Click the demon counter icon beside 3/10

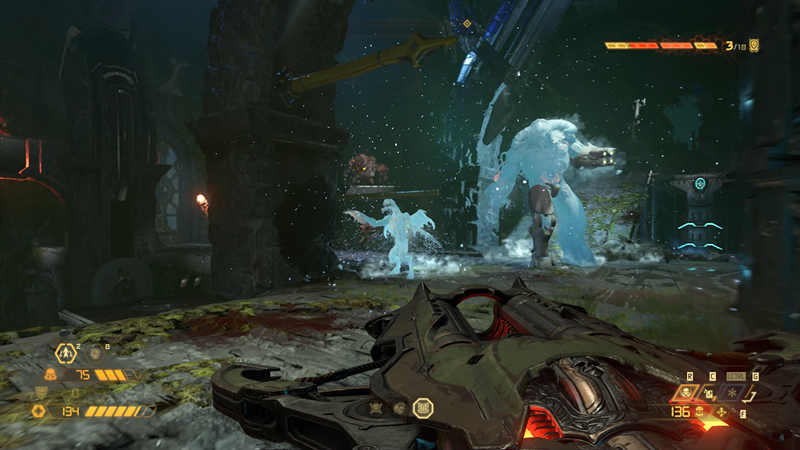[x=754, y=45]
